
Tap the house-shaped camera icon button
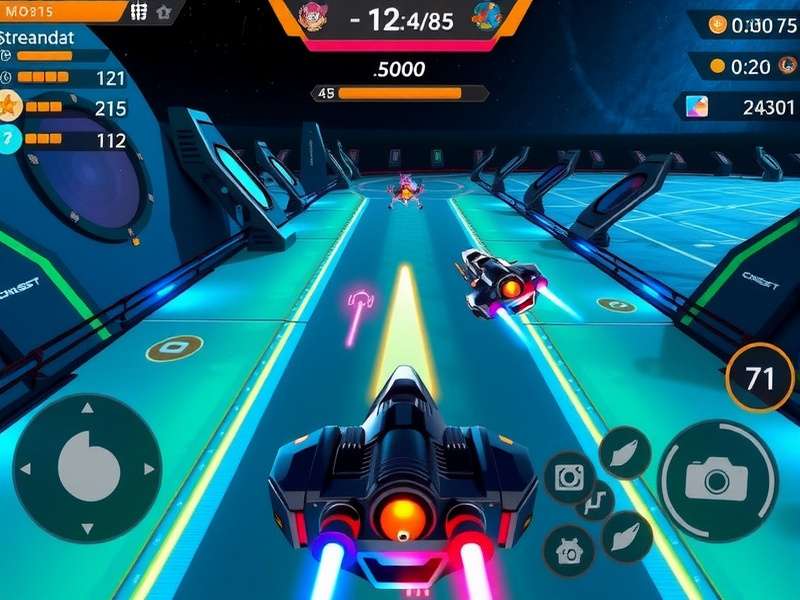coord(568,549)
